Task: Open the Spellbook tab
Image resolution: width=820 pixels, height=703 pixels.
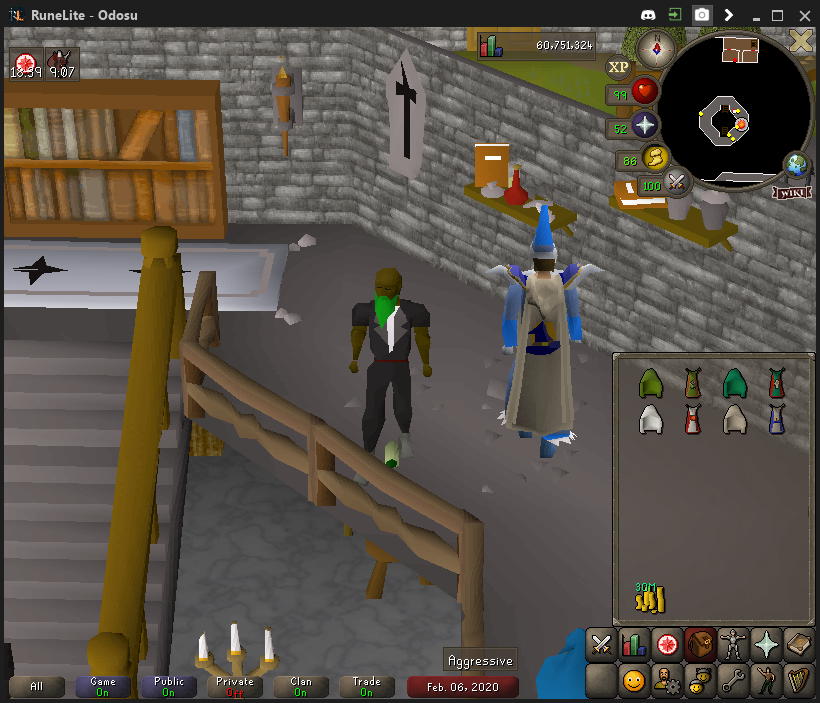Action: pos(799,644)
